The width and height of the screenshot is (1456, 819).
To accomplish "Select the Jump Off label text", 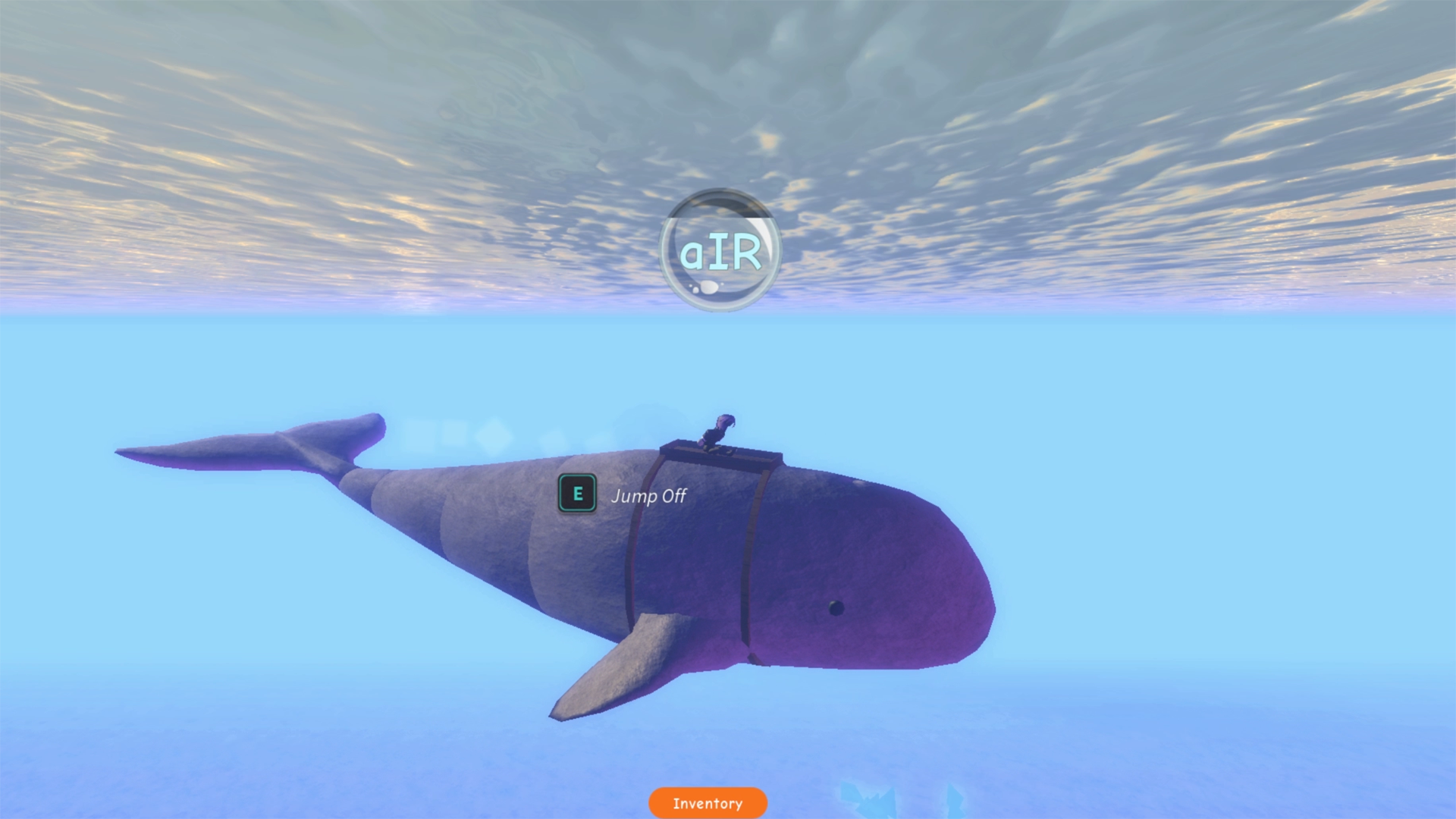I will click(x=648, y=497).
